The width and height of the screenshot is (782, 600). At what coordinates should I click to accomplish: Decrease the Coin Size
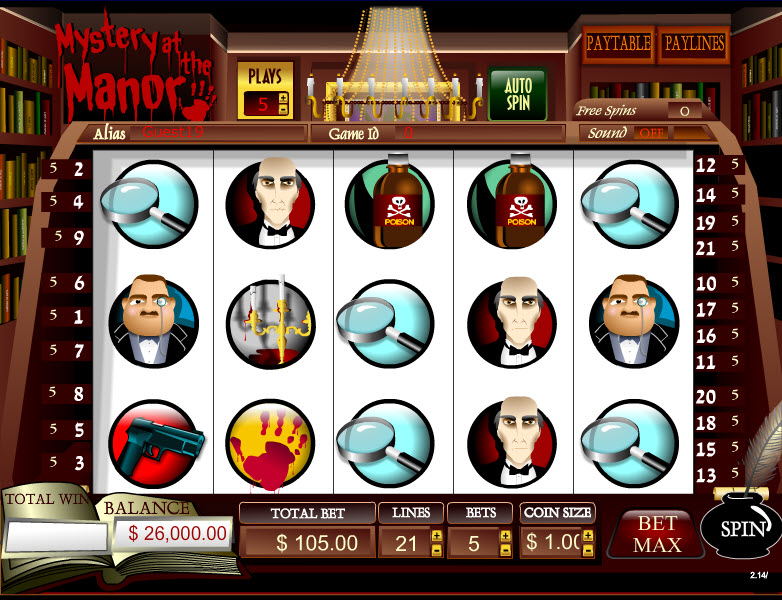tap(587, 550)
